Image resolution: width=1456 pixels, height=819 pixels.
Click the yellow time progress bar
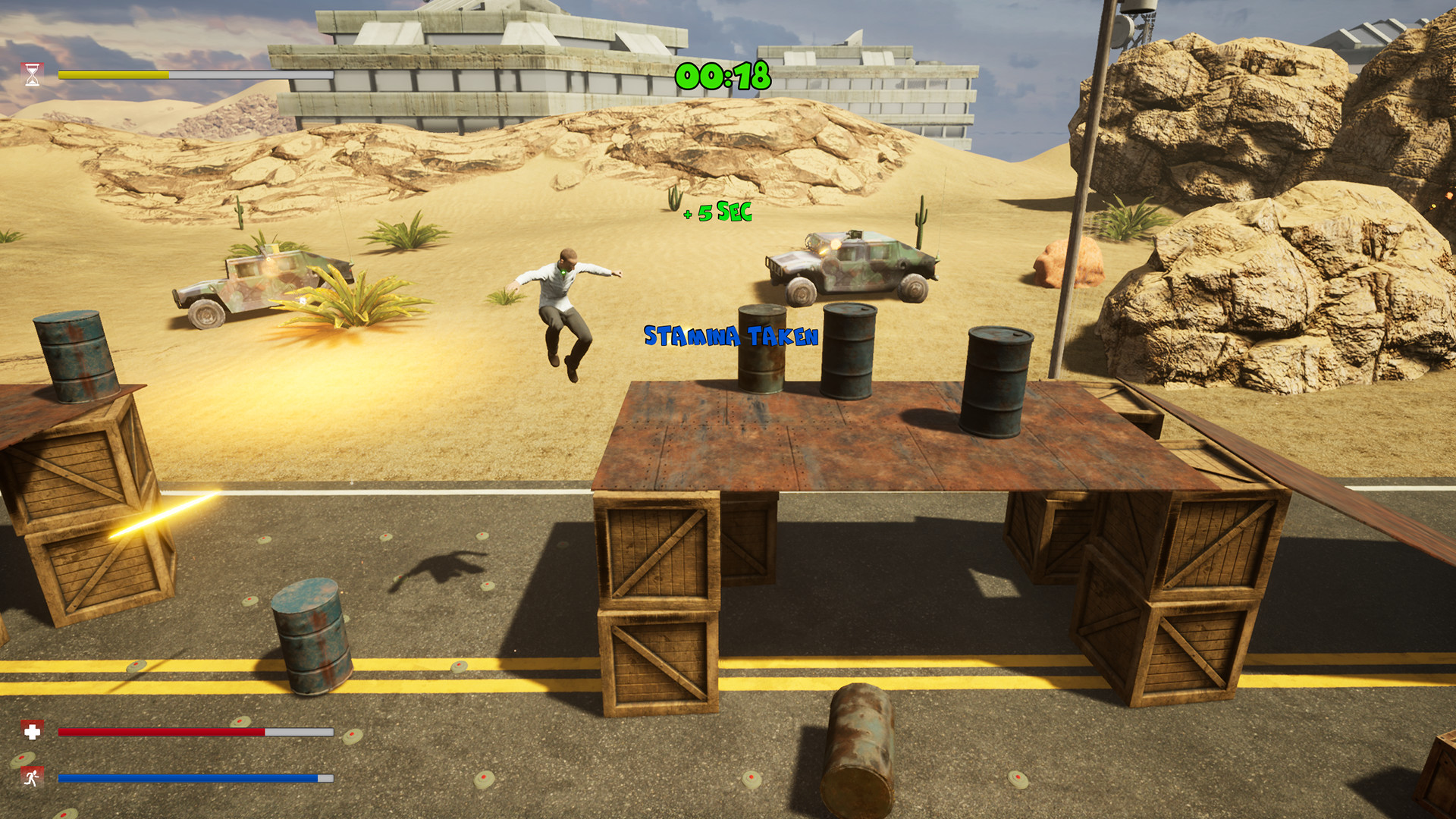[x=114, y=76]
